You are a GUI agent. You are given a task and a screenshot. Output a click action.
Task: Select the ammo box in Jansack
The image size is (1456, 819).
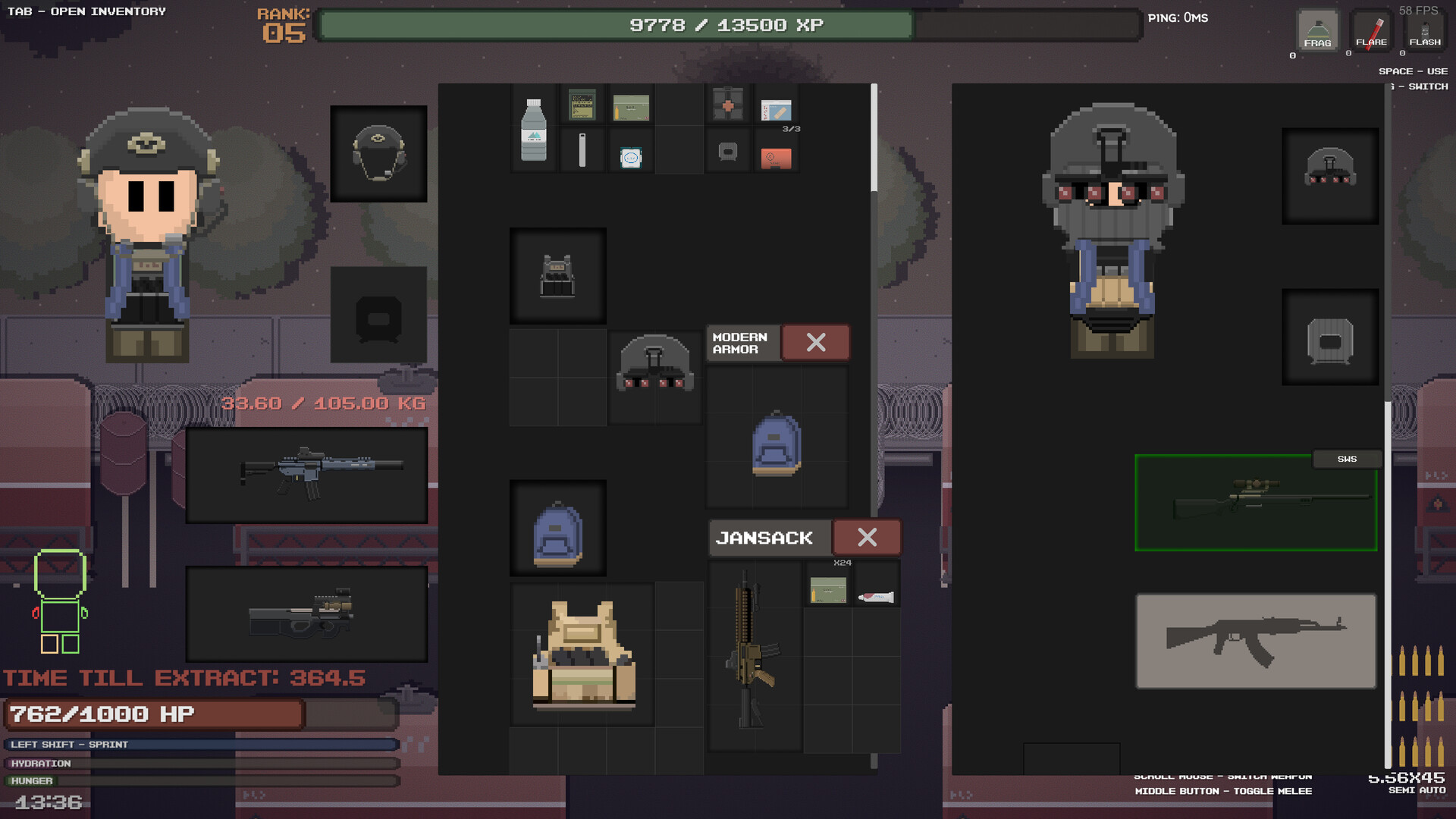coord(827,590)
